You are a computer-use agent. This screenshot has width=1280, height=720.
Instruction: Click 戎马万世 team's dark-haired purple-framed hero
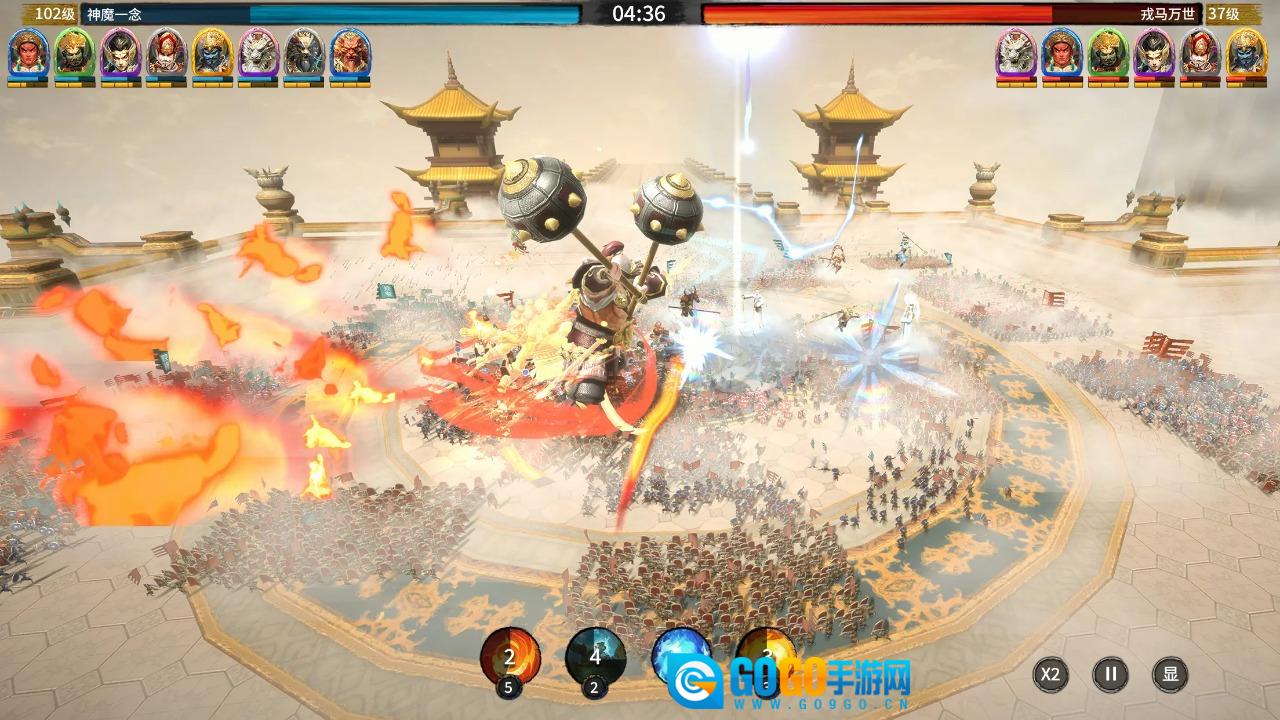1154,53
